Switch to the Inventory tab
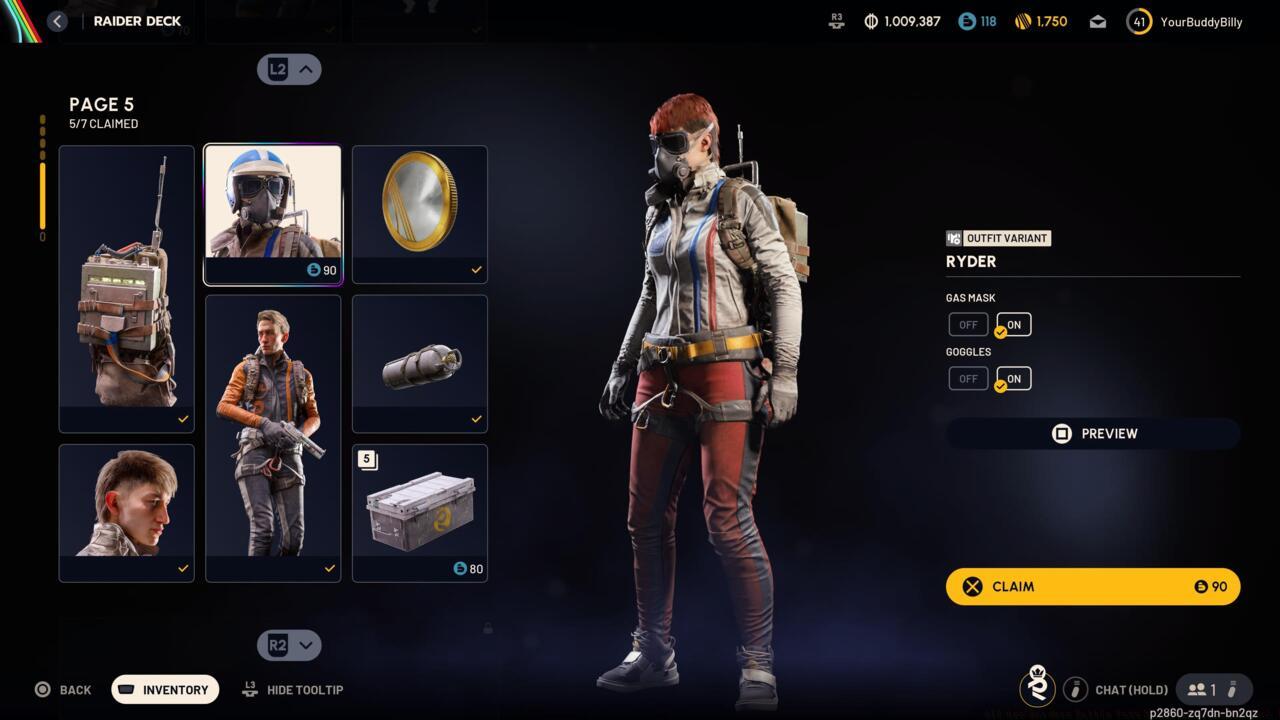The height and width of the screenshot is (720, 1280). (164, 689)
